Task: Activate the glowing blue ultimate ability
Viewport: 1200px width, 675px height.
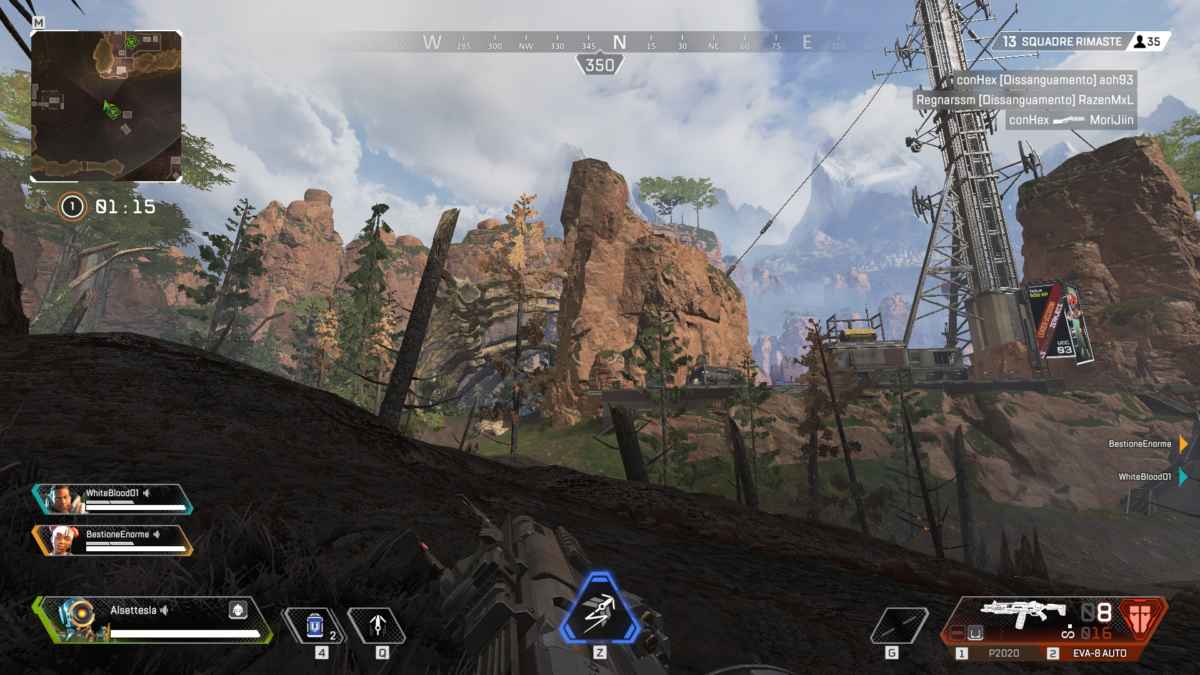Action: click(x=600, y=608)
